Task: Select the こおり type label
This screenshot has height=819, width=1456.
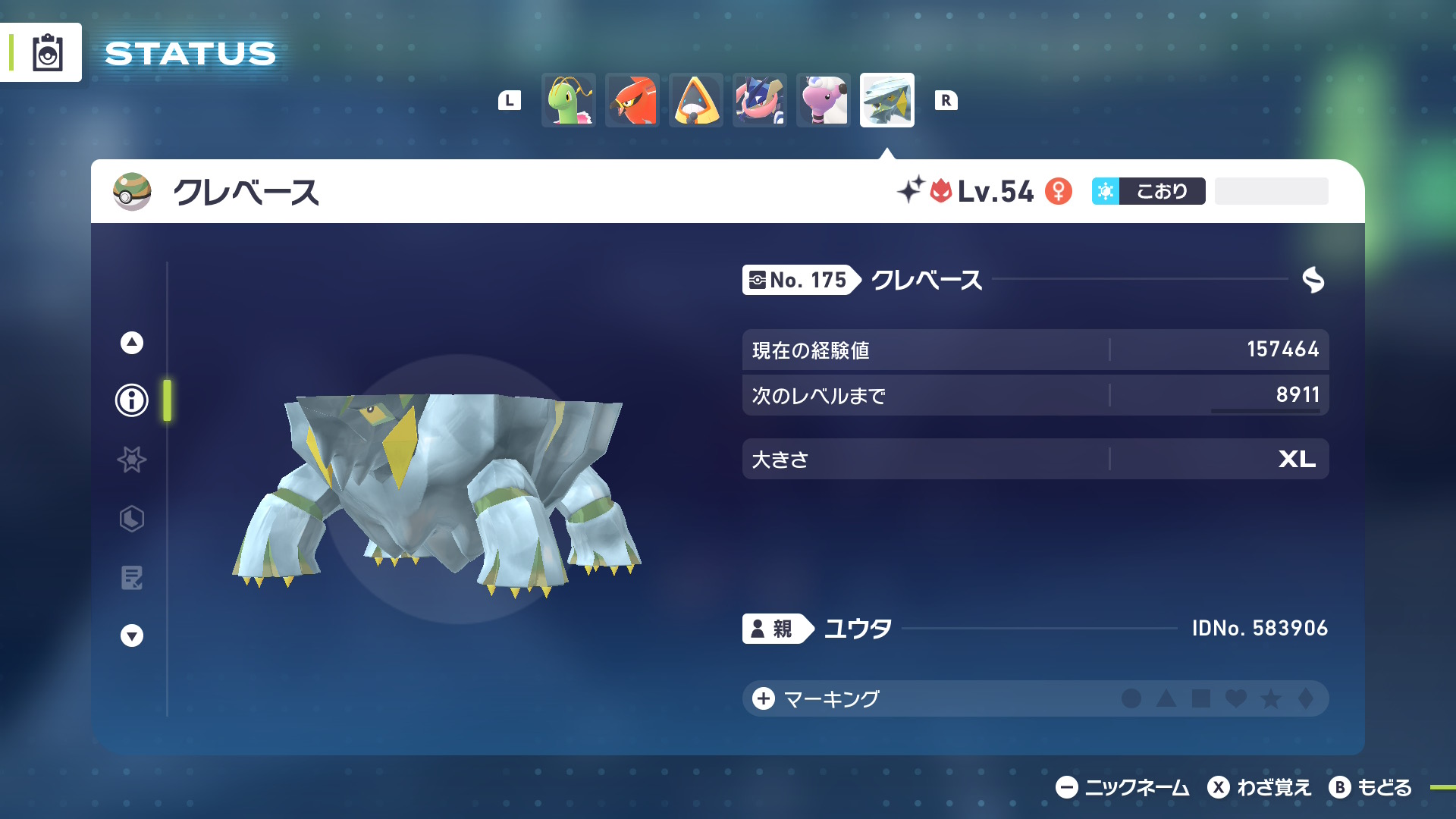Action: [1147, 191]
